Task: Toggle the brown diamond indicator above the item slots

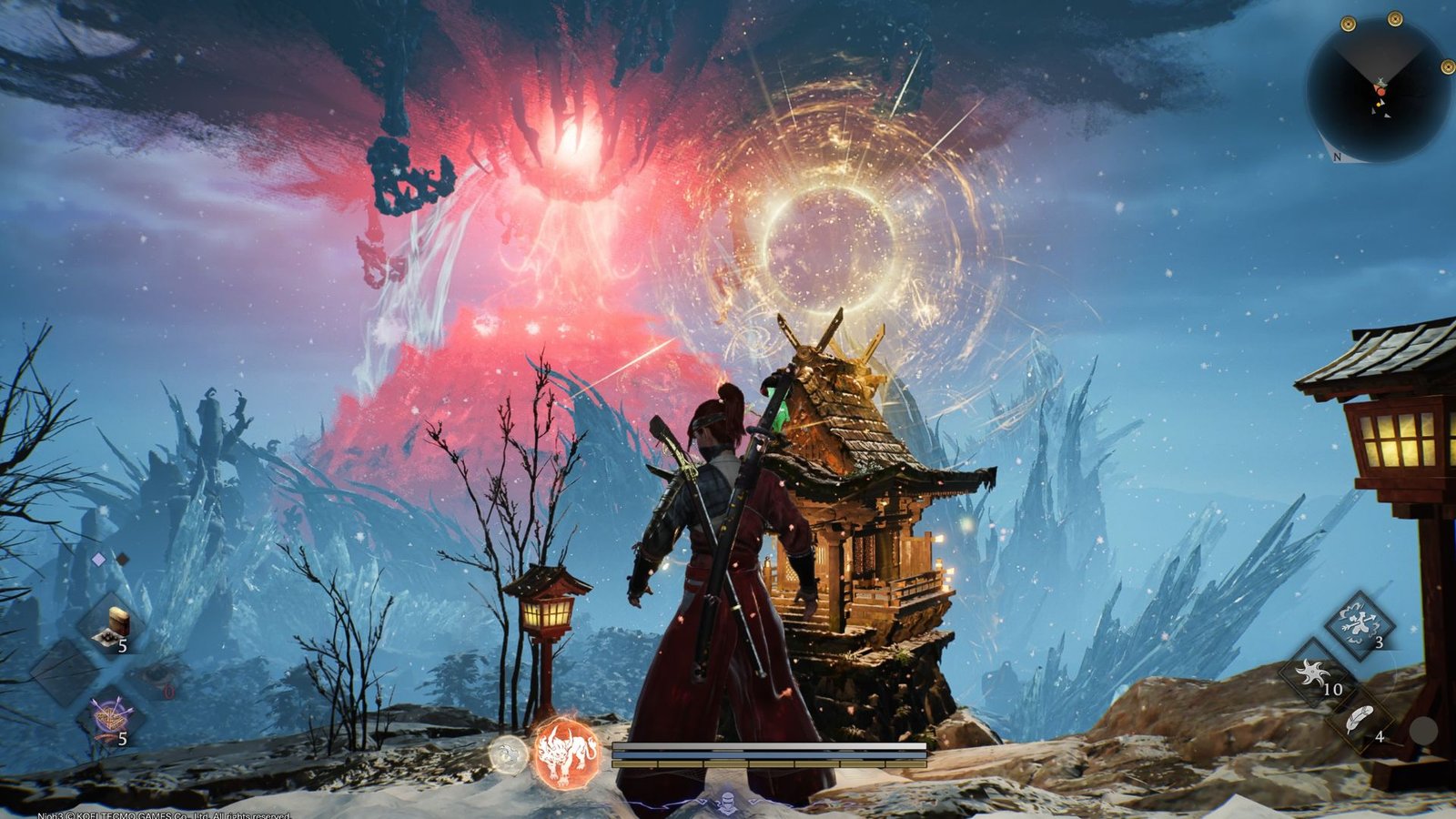Action: (x=123, y=558)
